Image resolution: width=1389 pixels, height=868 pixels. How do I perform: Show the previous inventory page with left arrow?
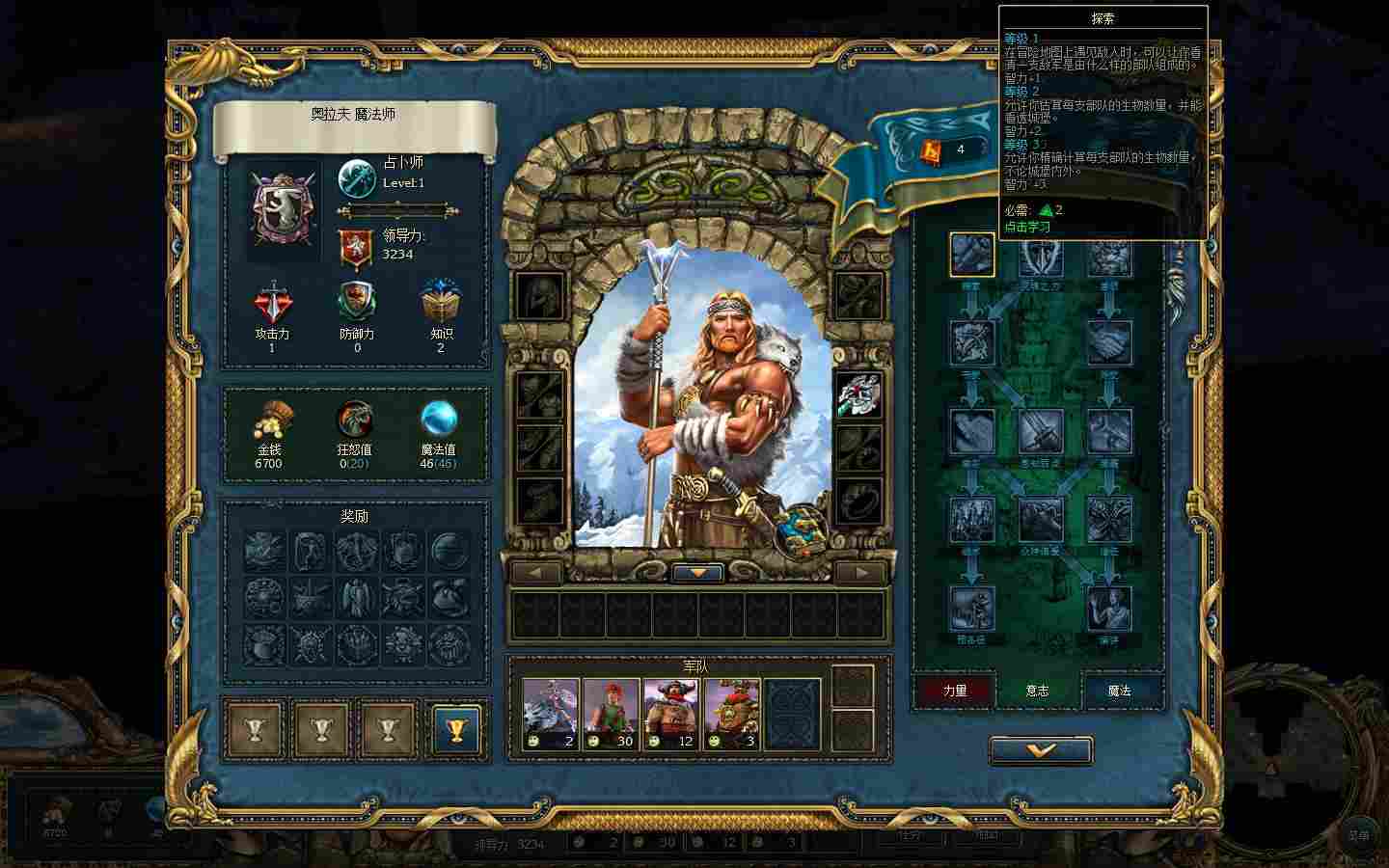click(537, 572)
